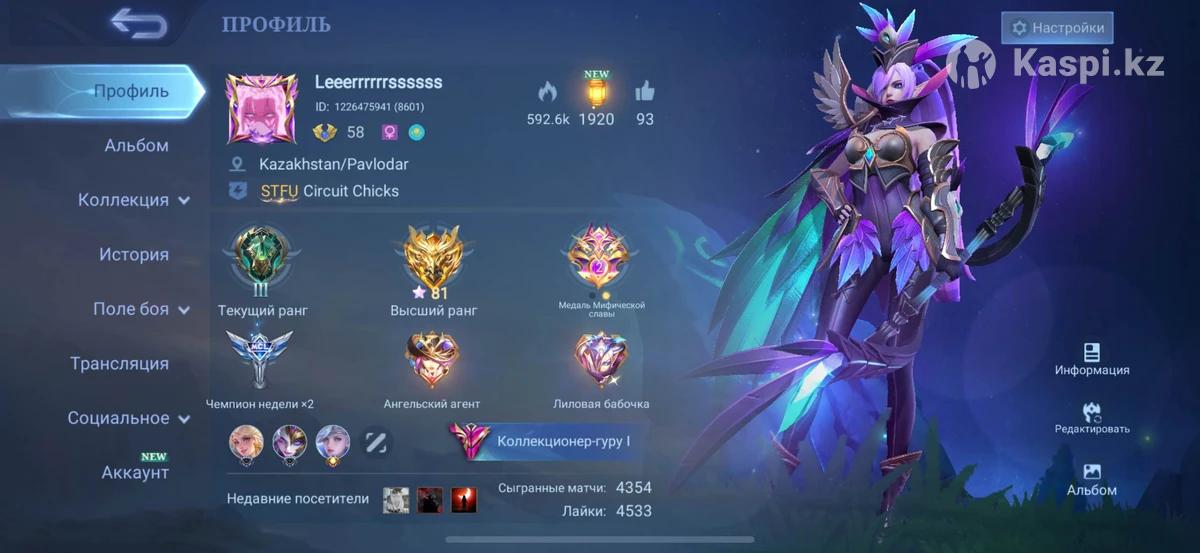Switch to the Профиль tab
Viewport: 1200px width, 553px height.
[x=131, y=91]
